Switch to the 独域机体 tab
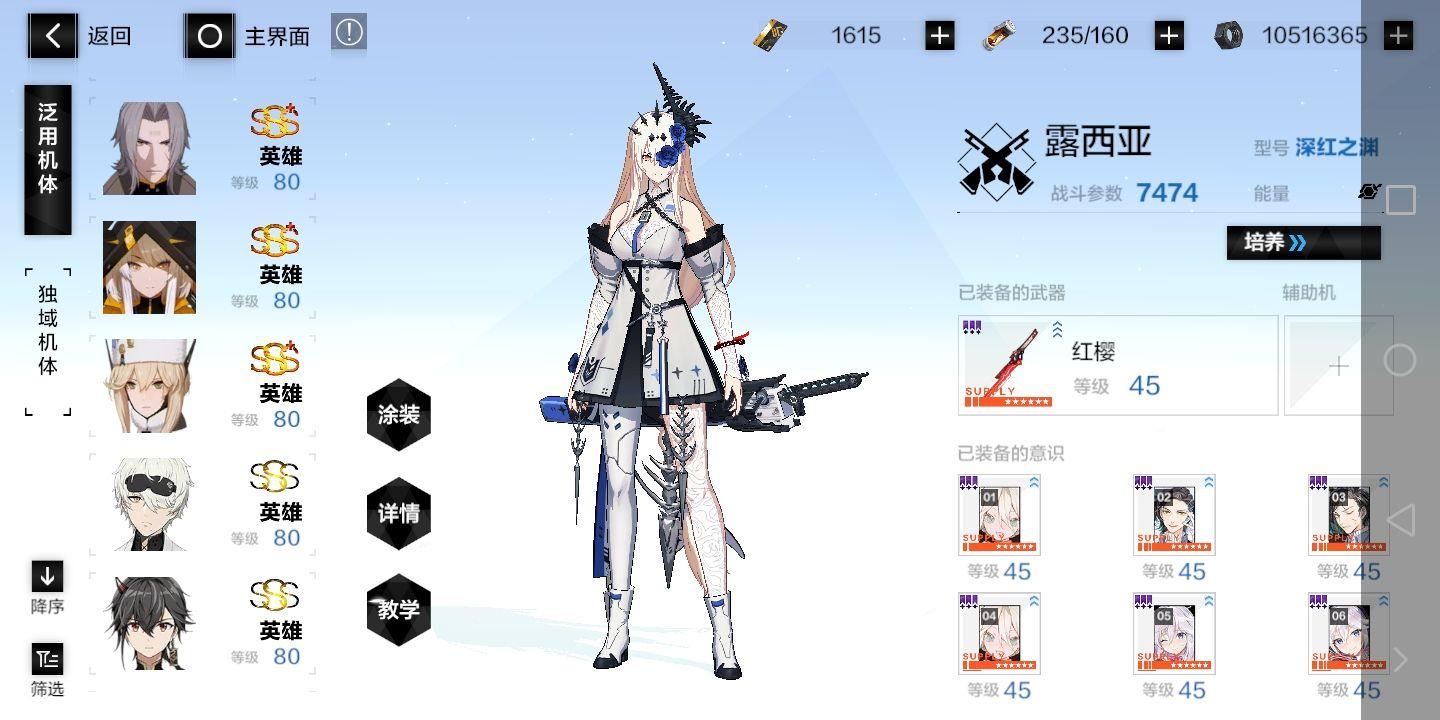The width and height of the screenshot is (1440, 720). pyautogui.click(x=47, y=330)
